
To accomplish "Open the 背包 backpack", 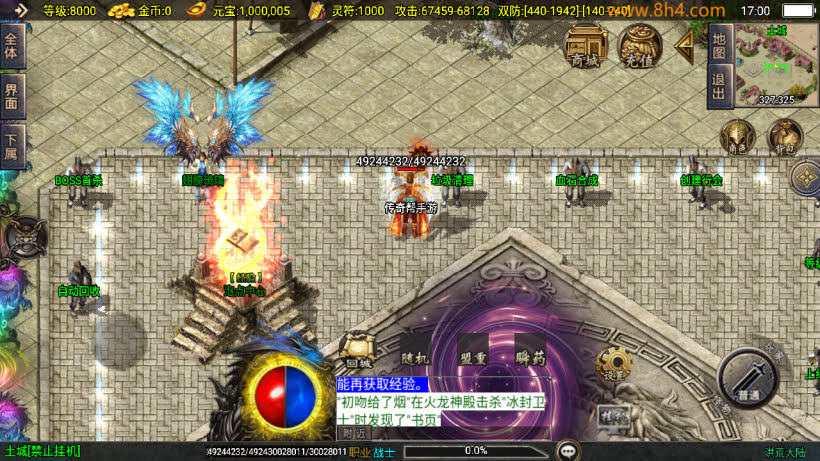I will tap(785, 137).
